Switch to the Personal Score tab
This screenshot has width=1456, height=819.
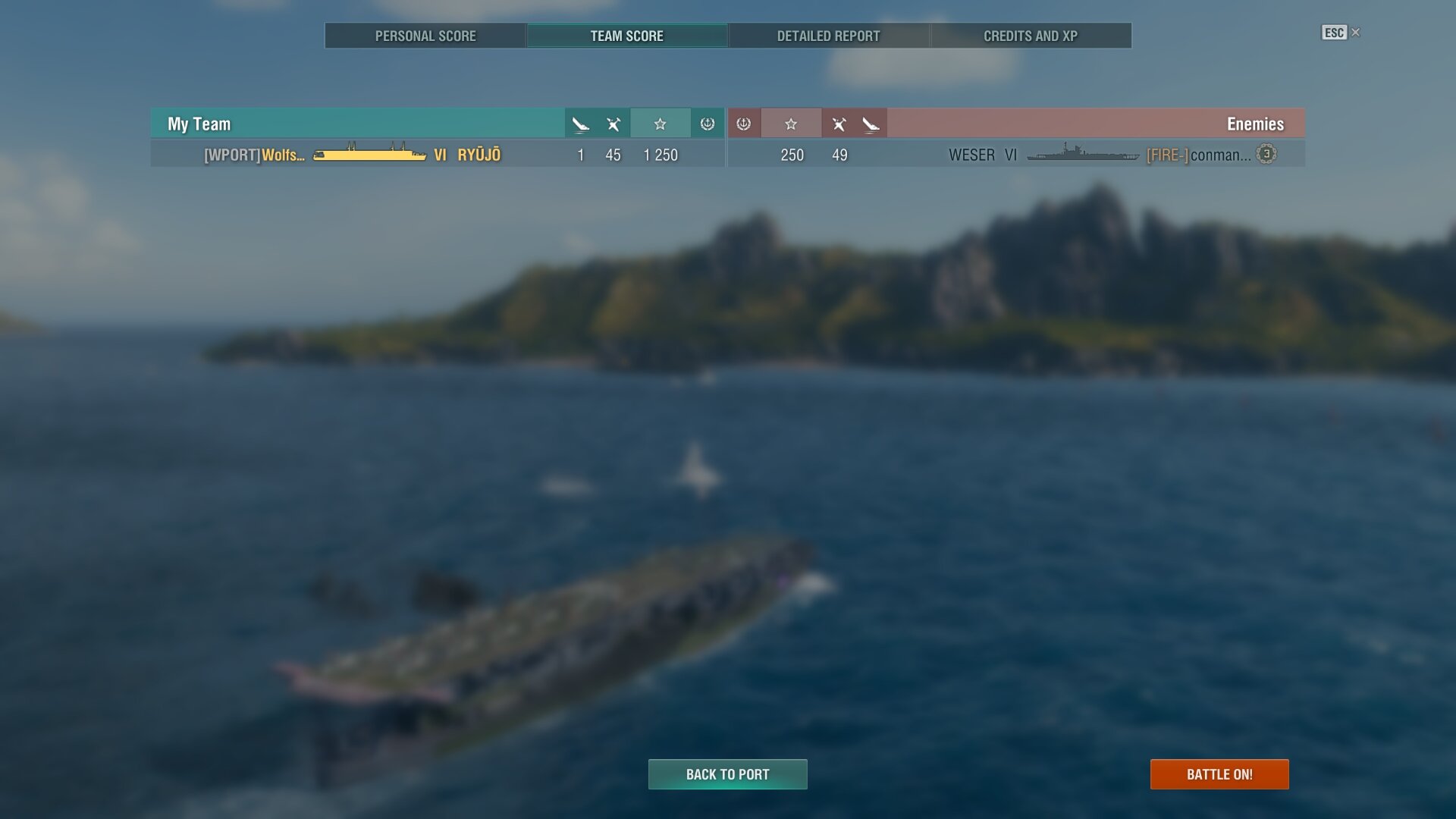425,36
